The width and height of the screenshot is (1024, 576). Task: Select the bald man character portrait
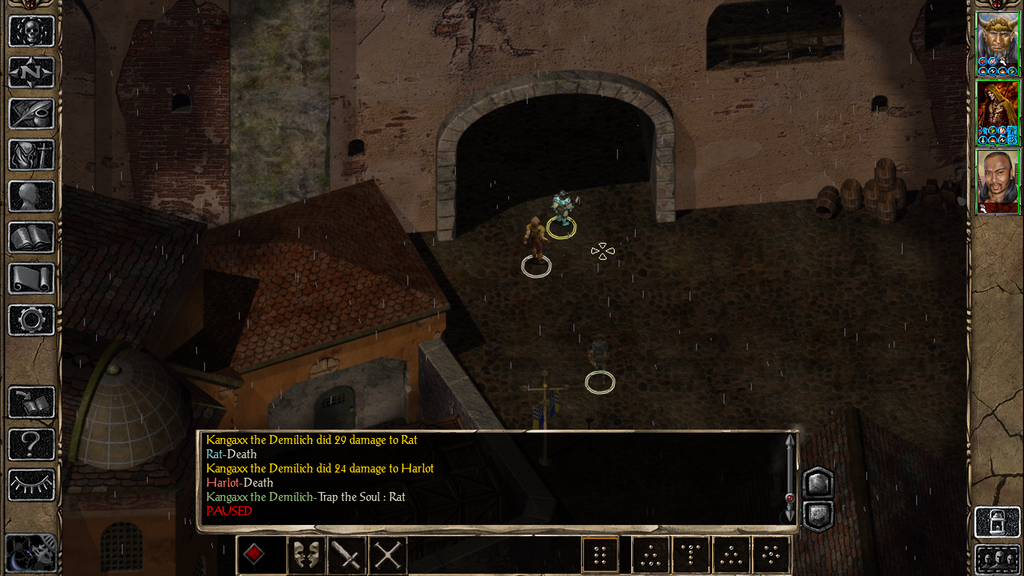997,180
